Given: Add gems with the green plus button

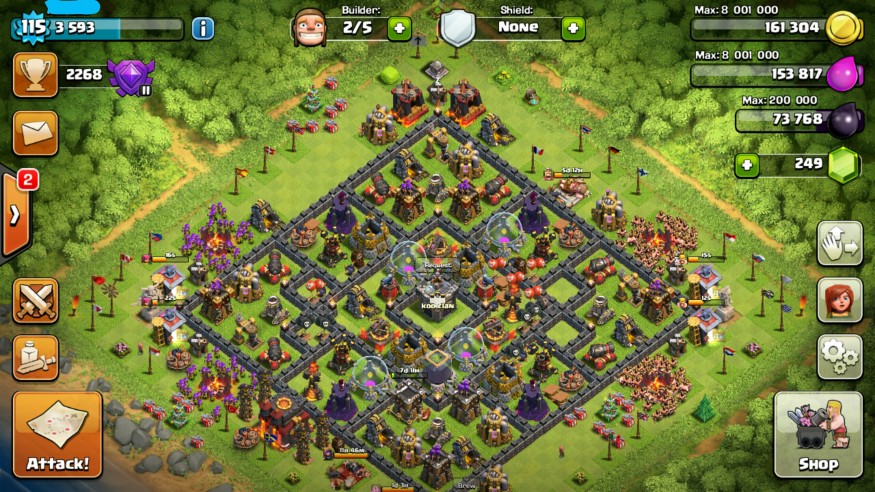Looking at the screenshot, I should tap(748, 164).
